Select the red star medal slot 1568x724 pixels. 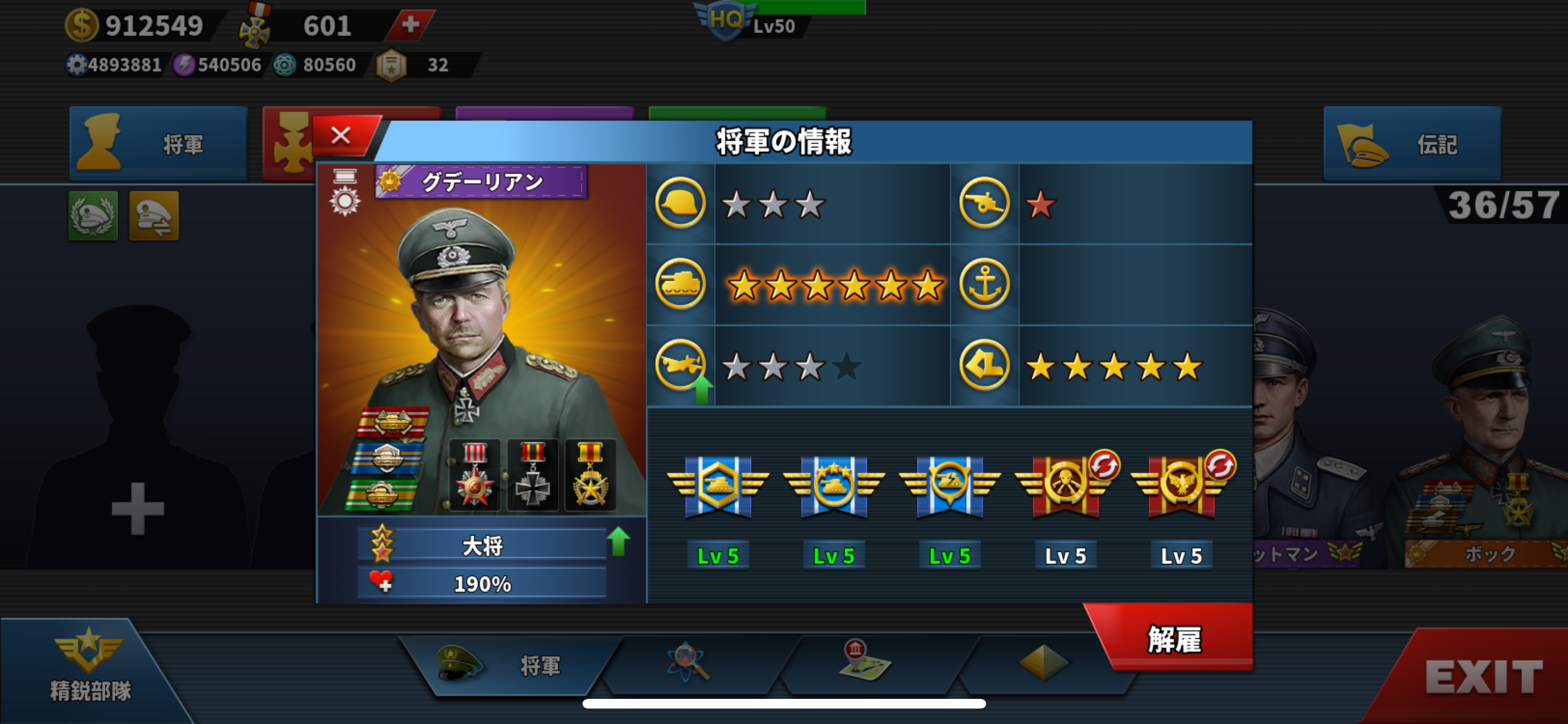[474, 476]
